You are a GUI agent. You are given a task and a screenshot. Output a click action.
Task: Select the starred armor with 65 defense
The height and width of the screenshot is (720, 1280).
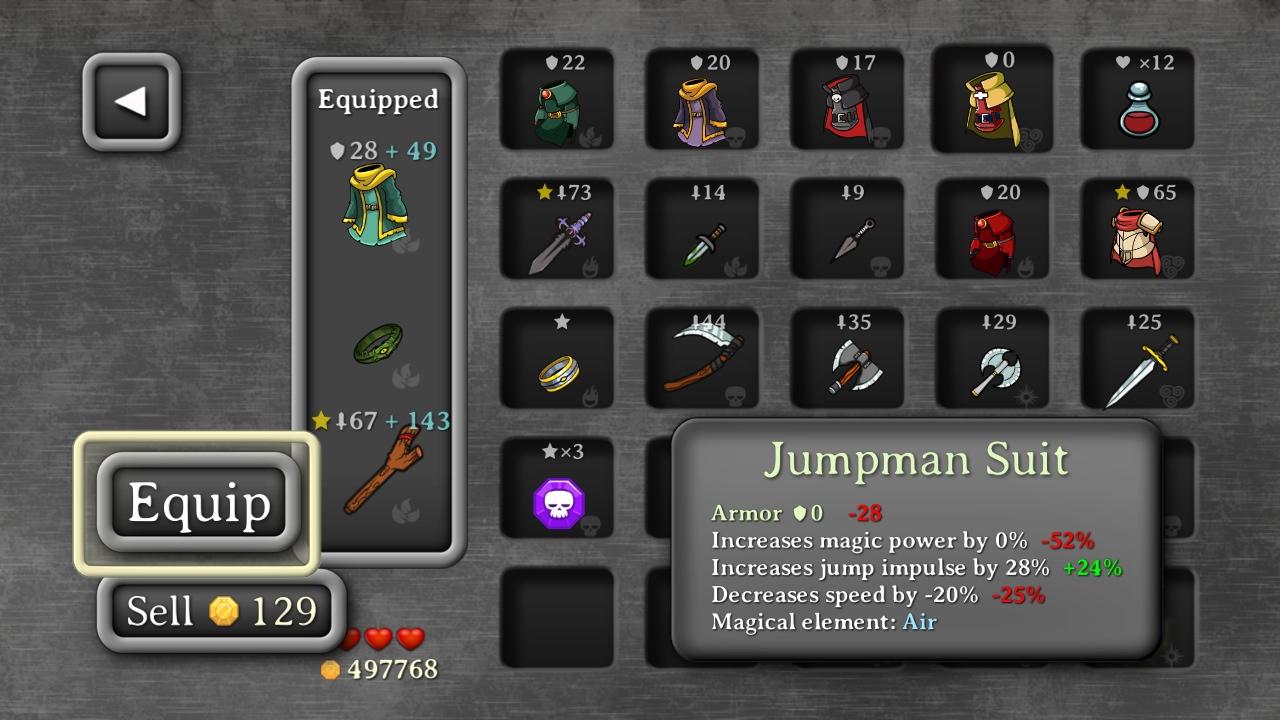1138,230
